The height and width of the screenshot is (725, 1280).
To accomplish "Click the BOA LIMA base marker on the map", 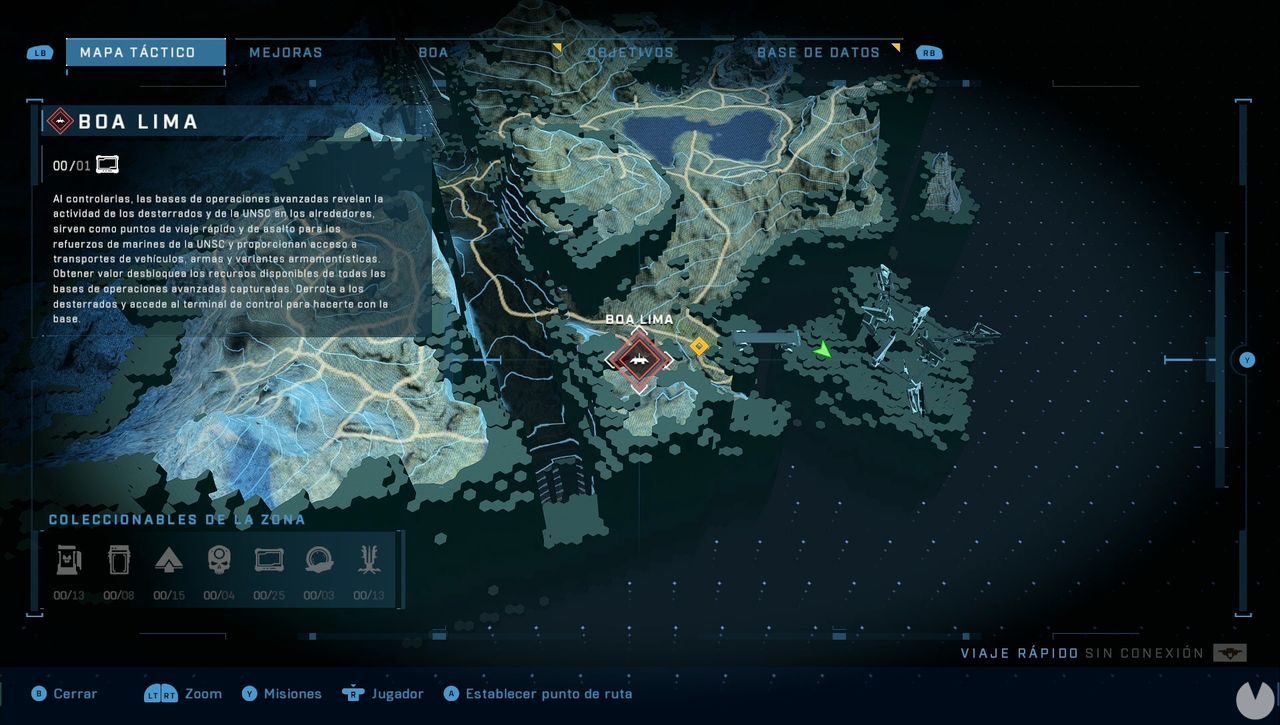I will (x=639, y=360).
